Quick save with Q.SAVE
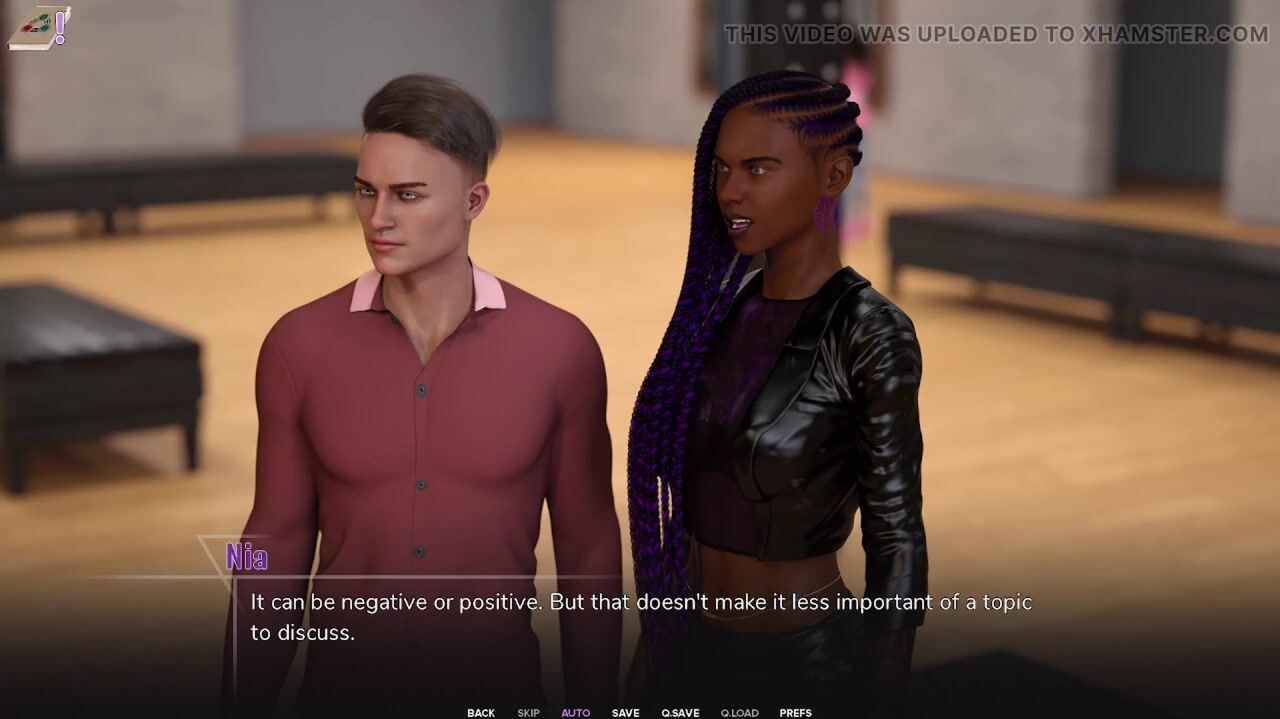This screenshot has width=1280, height=719. (x=680, y=713)
